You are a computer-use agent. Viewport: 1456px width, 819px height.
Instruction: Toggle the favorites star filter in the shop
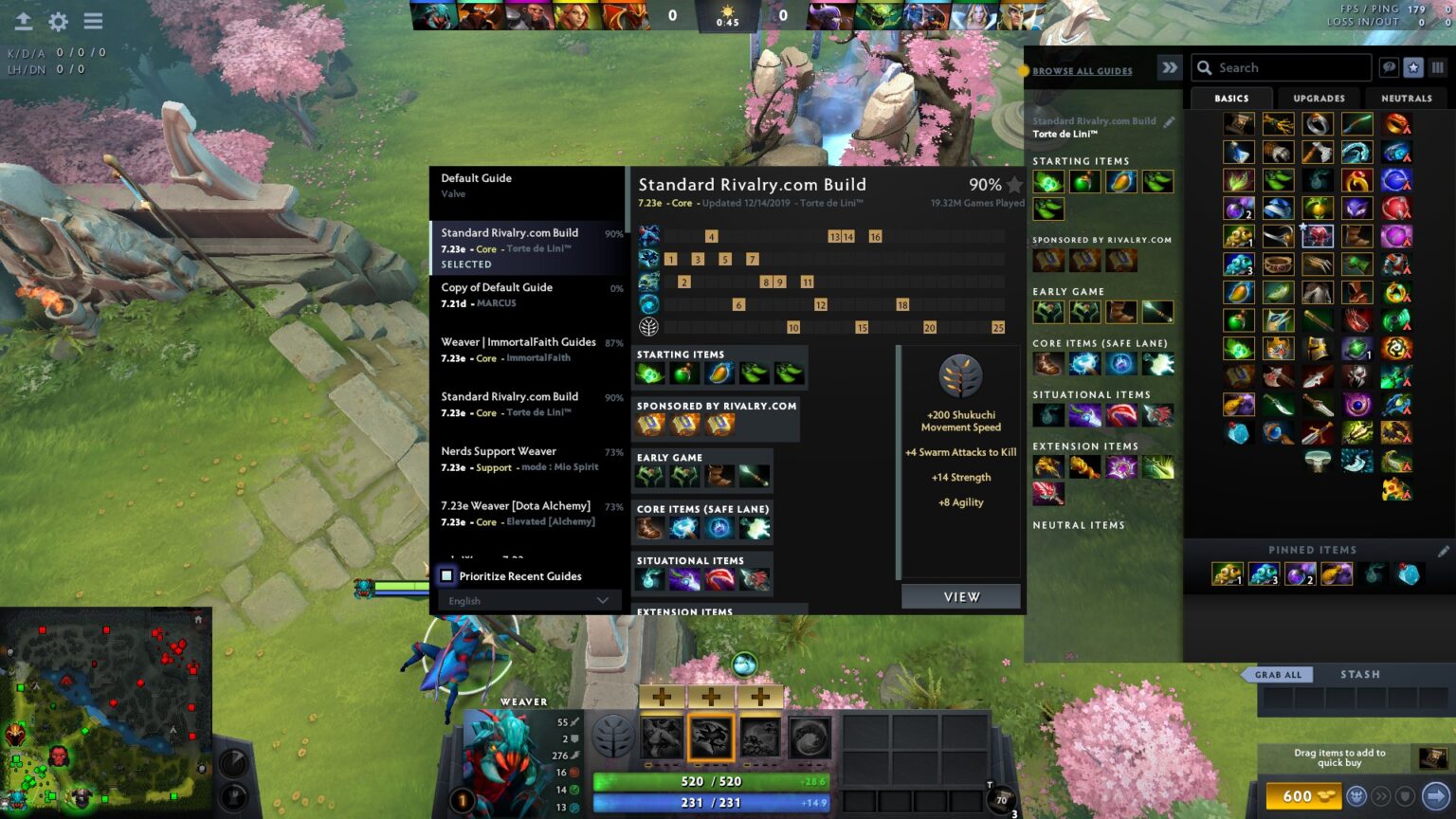pyautogui.click(x=1412, y=67)
